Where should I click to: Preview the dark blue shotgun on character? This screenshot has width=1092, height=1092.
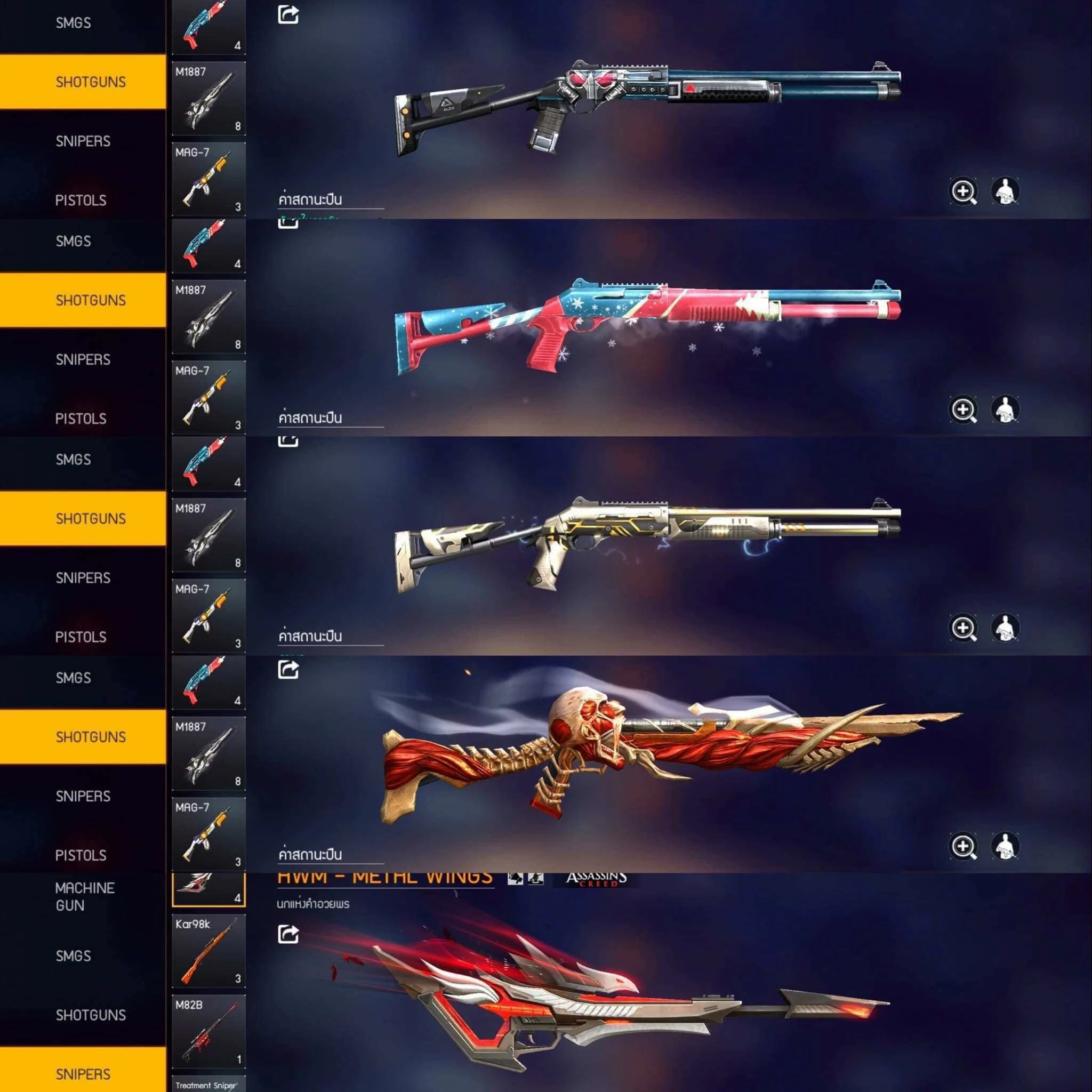pos(1005,191)
